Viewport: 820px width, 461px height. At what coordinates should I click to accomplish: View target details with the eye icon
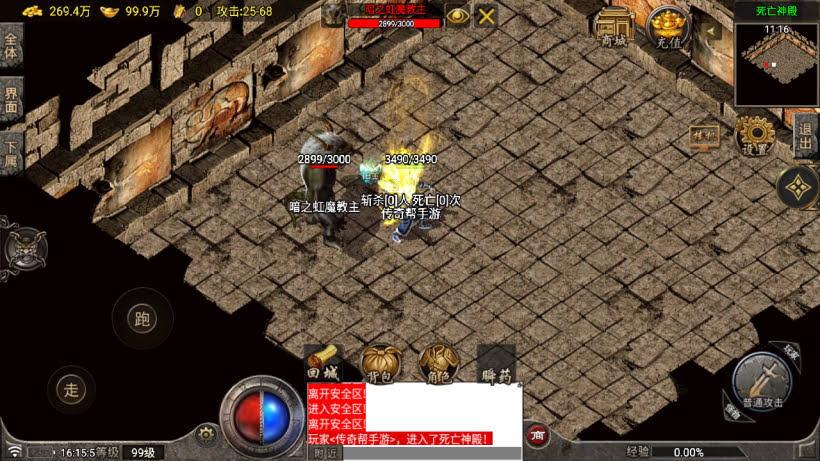click(x=458, y=15)
